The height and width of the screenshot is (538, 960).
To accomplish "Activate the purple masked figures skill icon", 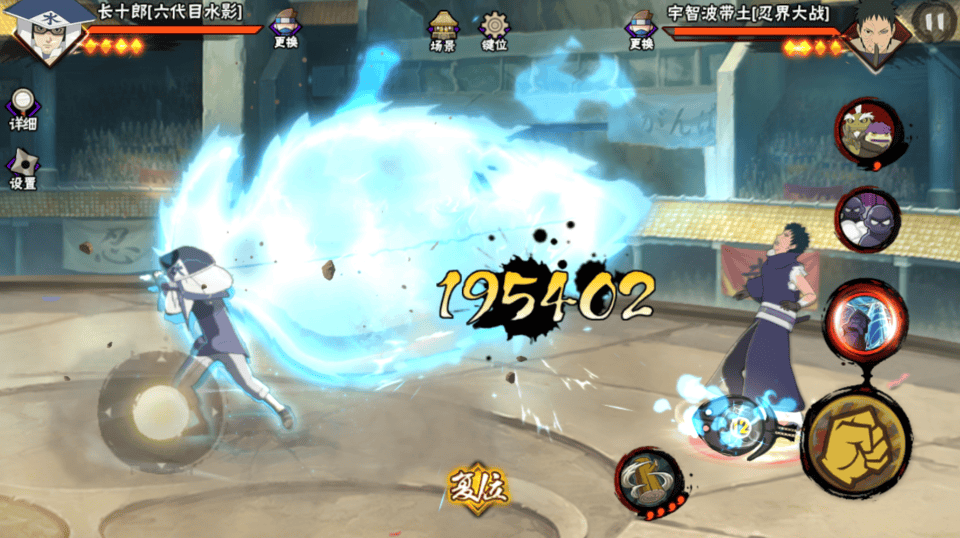I will pos(866,219).
